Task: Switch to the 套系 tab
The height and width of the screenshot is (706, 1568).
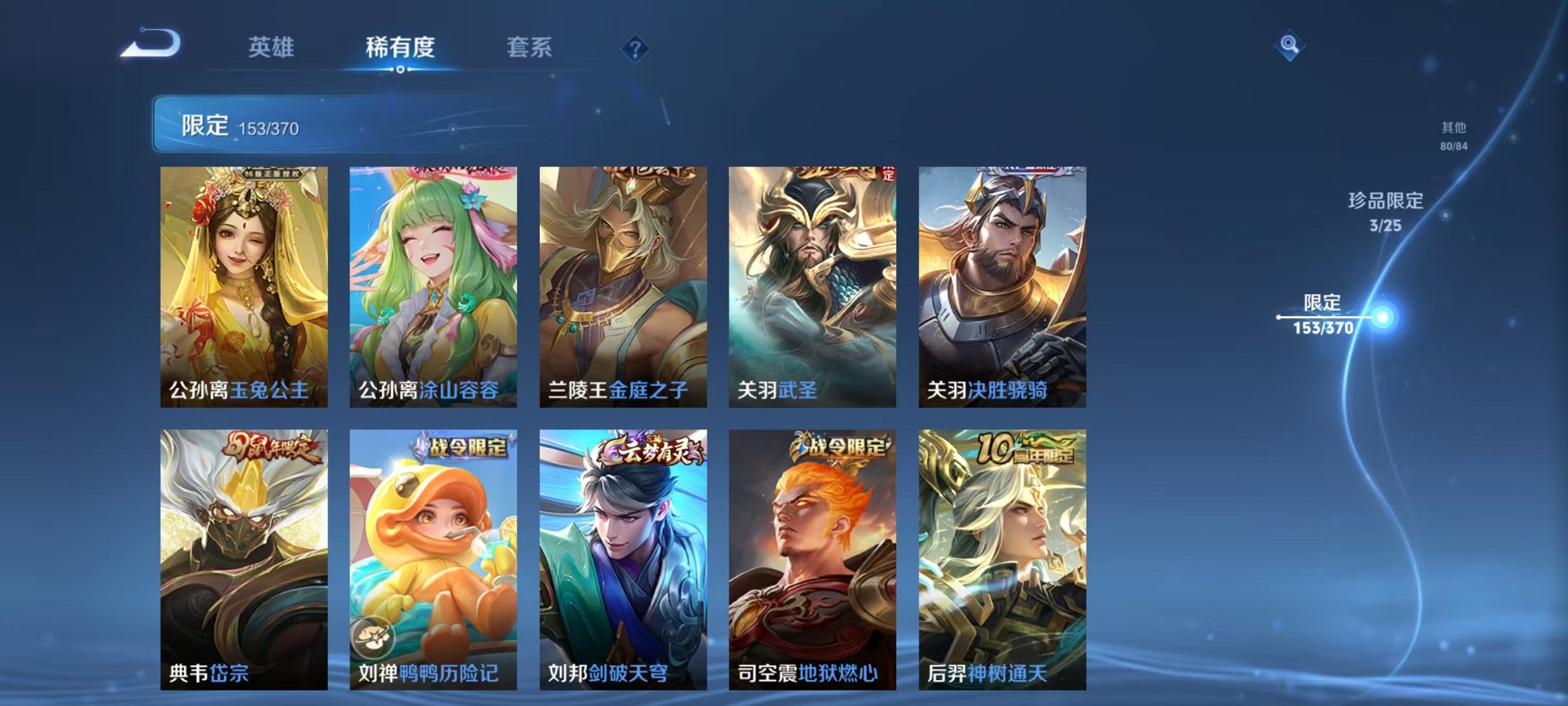Action: (530, 47)
